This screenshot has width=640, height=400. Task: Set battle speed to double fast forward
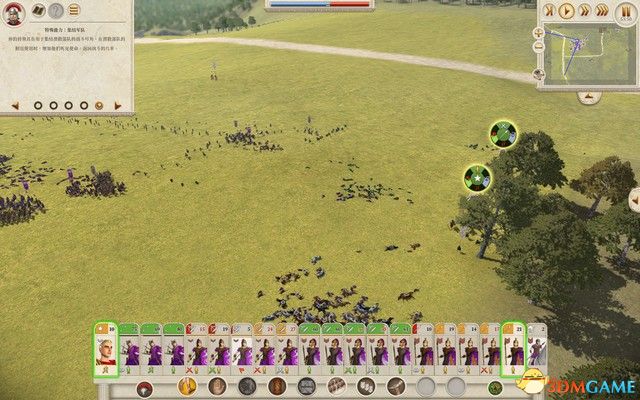coord(586,12)
